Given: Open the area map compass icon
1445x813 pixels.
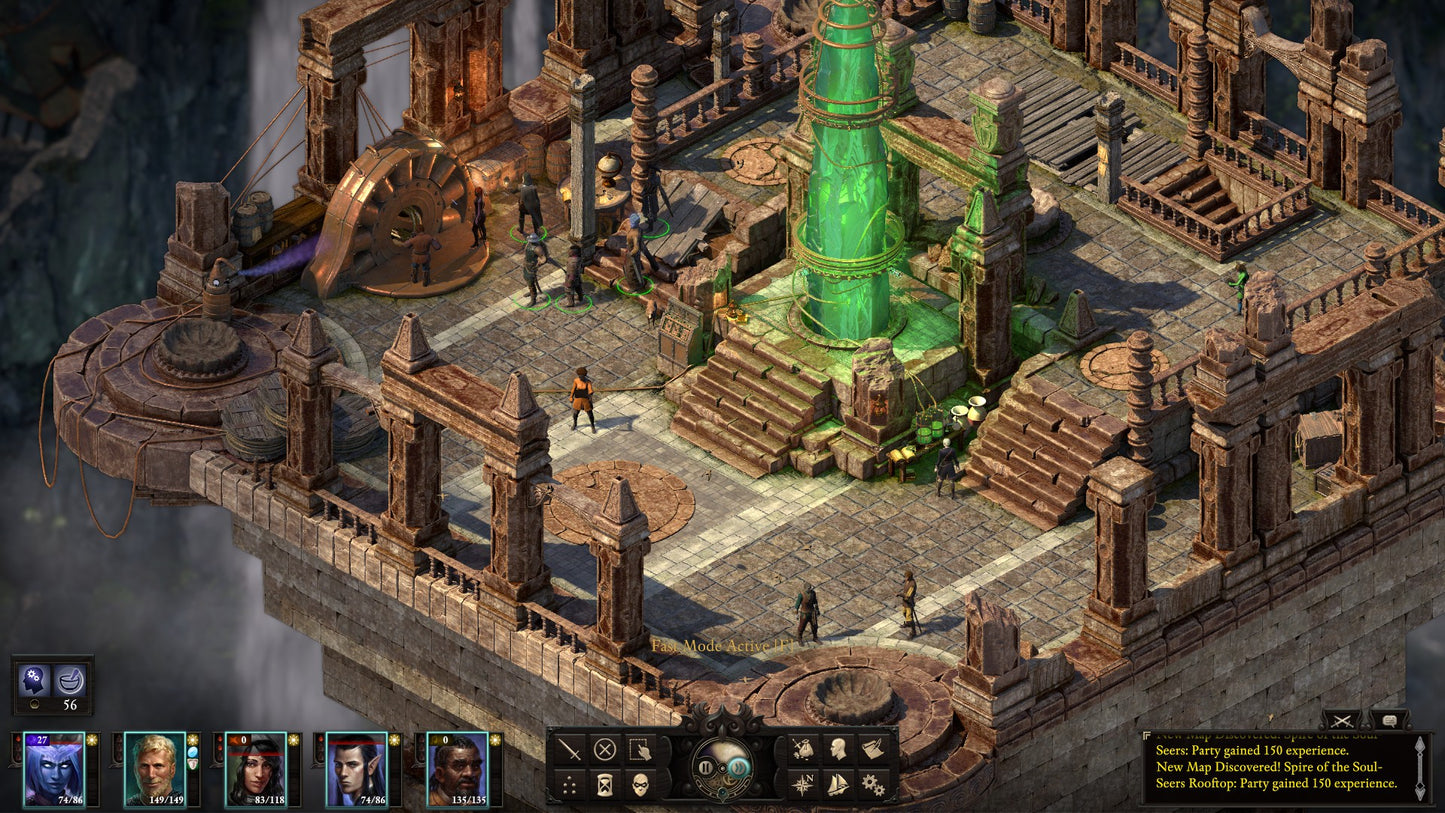Looking at the screenshot, I should click(x=802, y=783).
